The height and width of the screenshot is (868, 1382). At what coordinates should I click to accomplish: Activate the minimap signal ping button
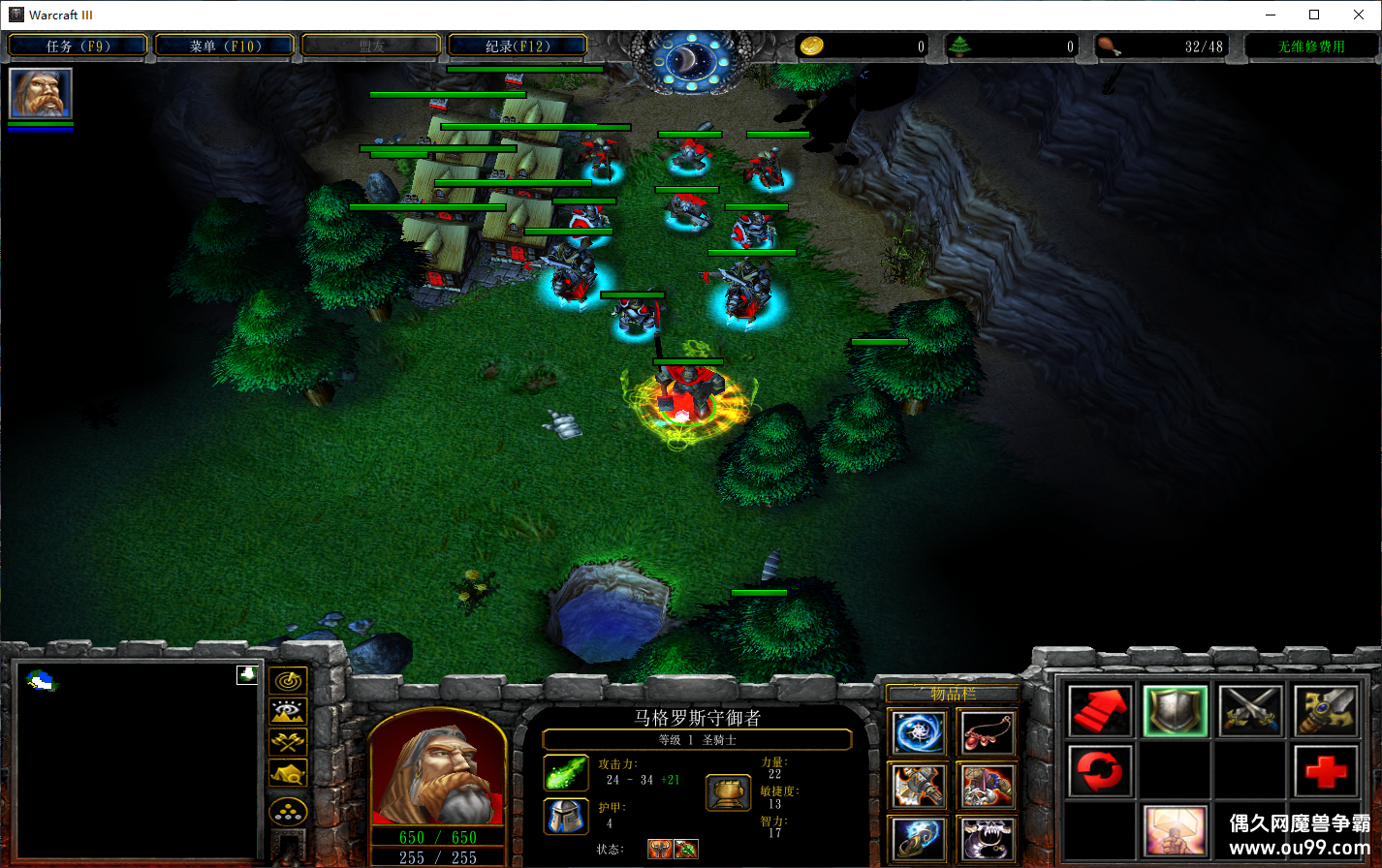click(288, 681)
